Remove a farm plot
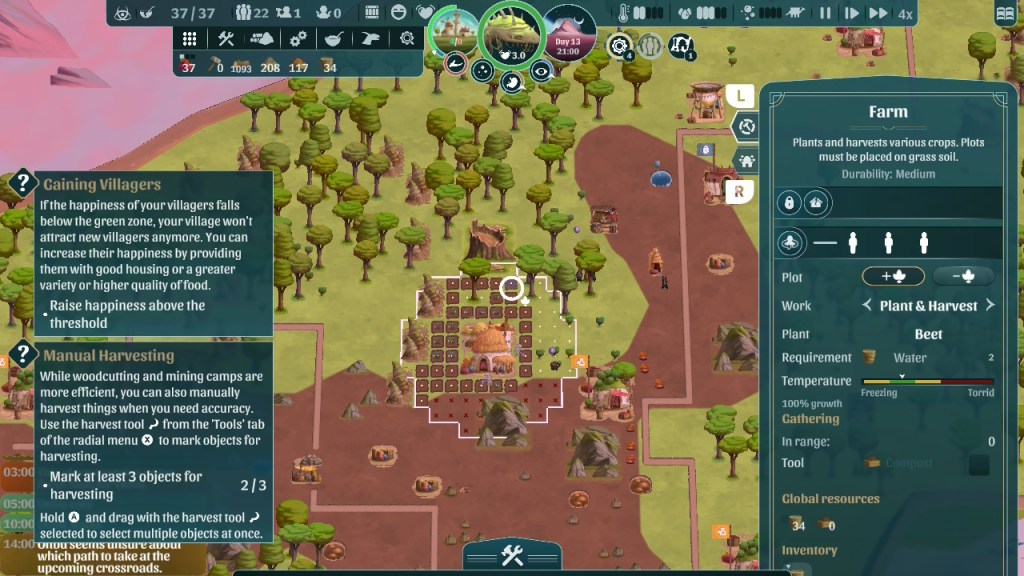Image resolution: width=1024 pixels, height=576 pixels. pos(964,277)
